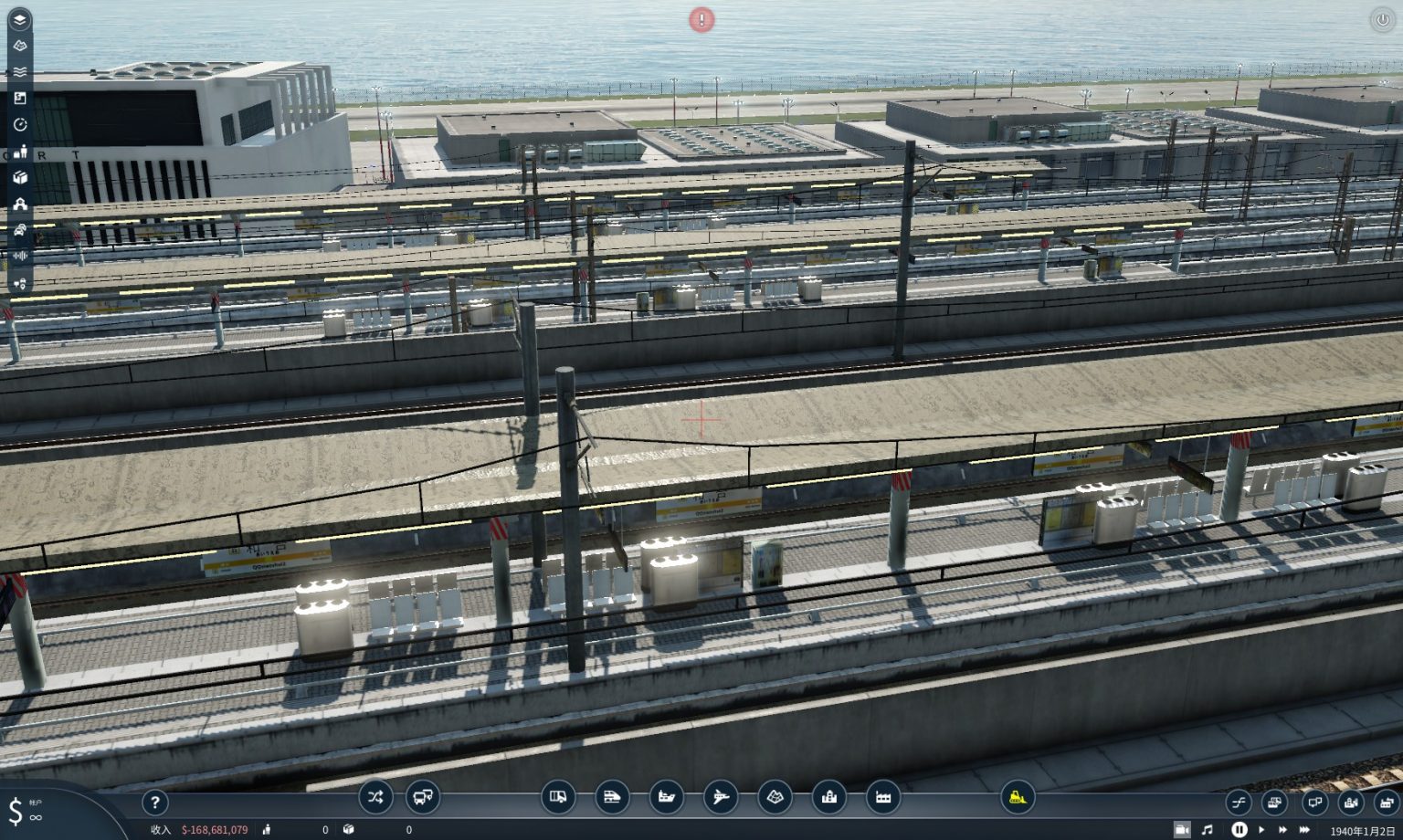Open the trains purchase menu
The height and width of the screenshot is (840, 1403).
pos(613,797)
